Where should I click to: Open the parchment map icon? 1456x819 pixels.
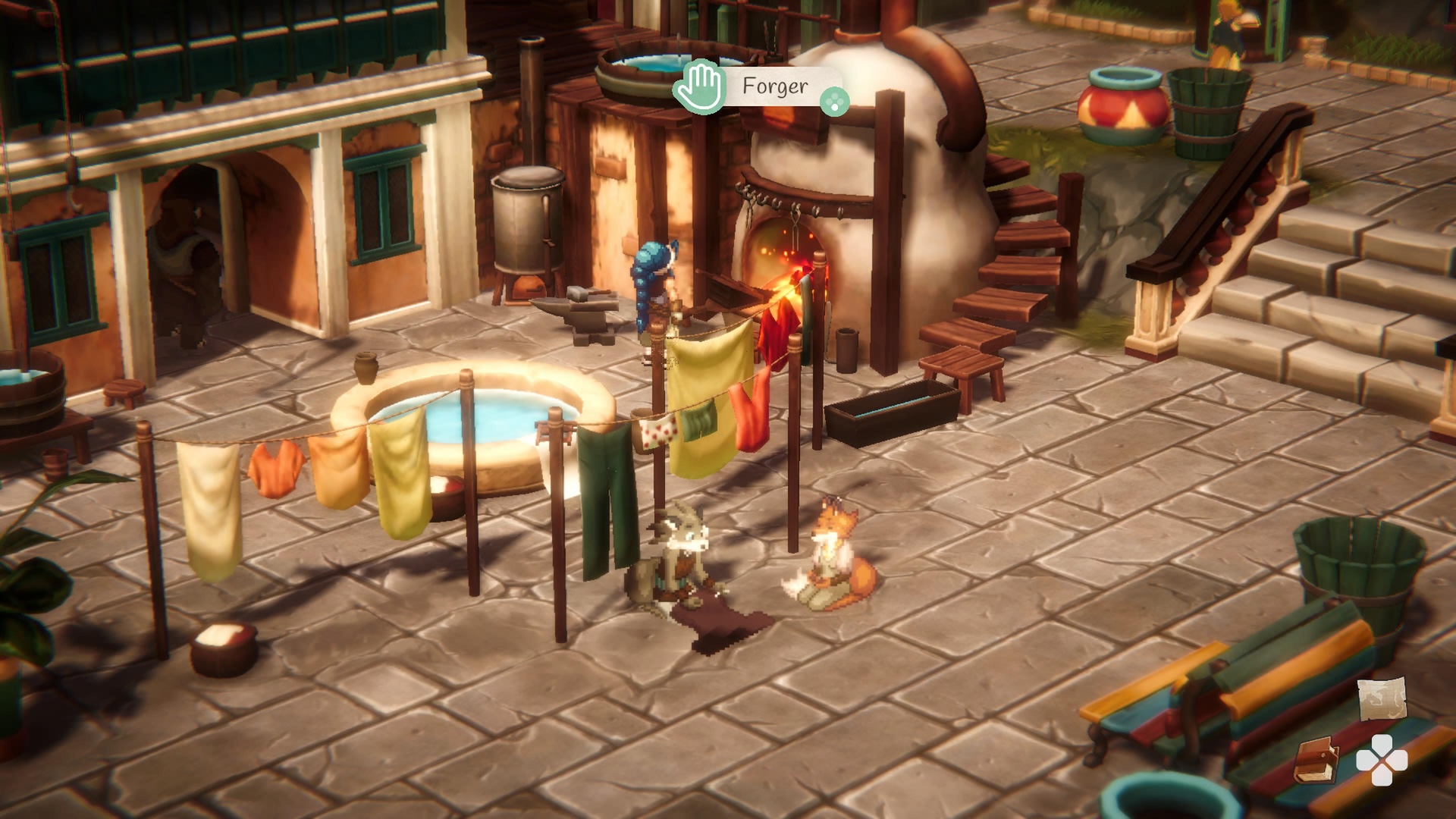tap(1382, 698)
